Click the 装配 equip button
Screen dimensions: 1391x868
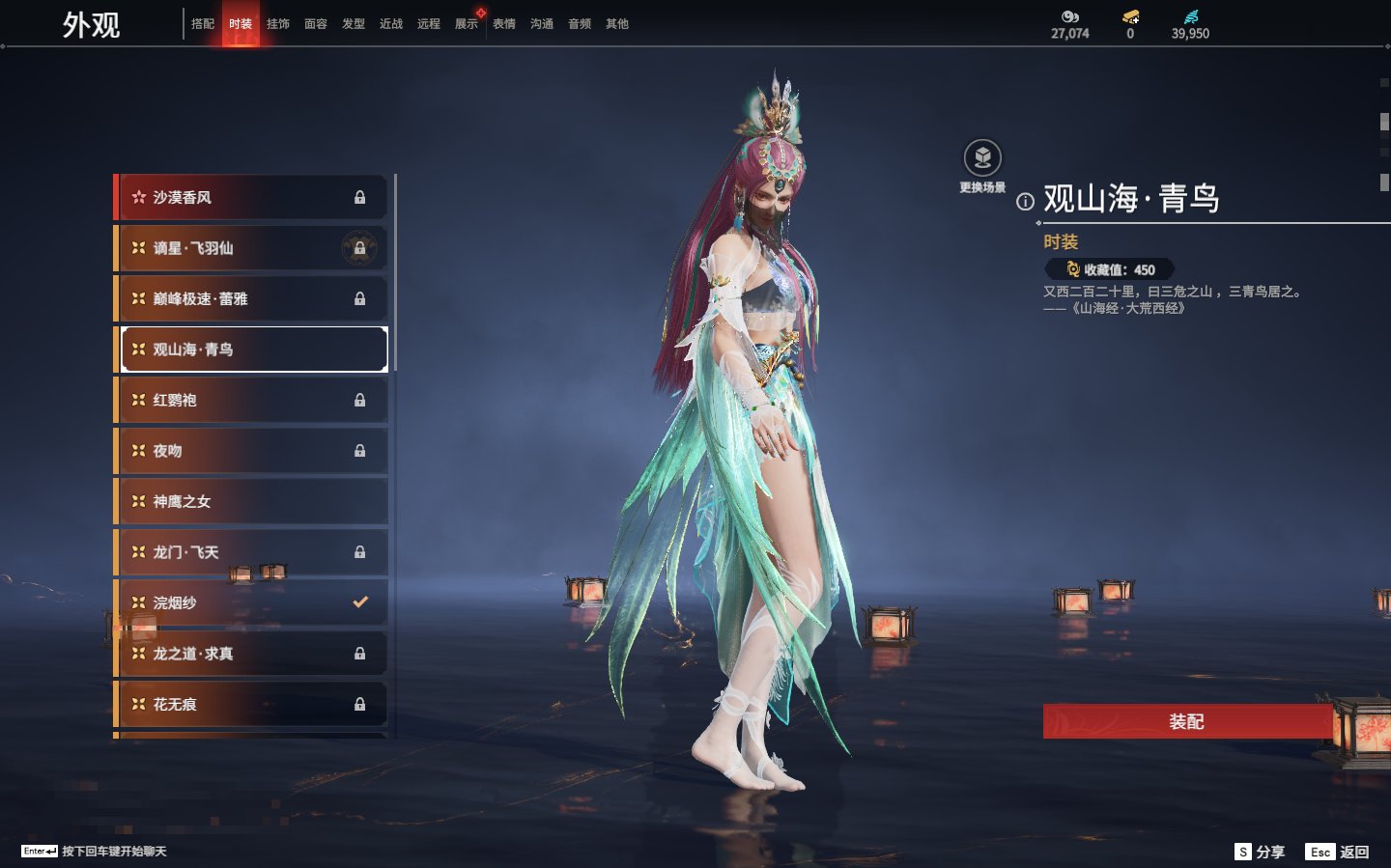(x=1186, y=721)
